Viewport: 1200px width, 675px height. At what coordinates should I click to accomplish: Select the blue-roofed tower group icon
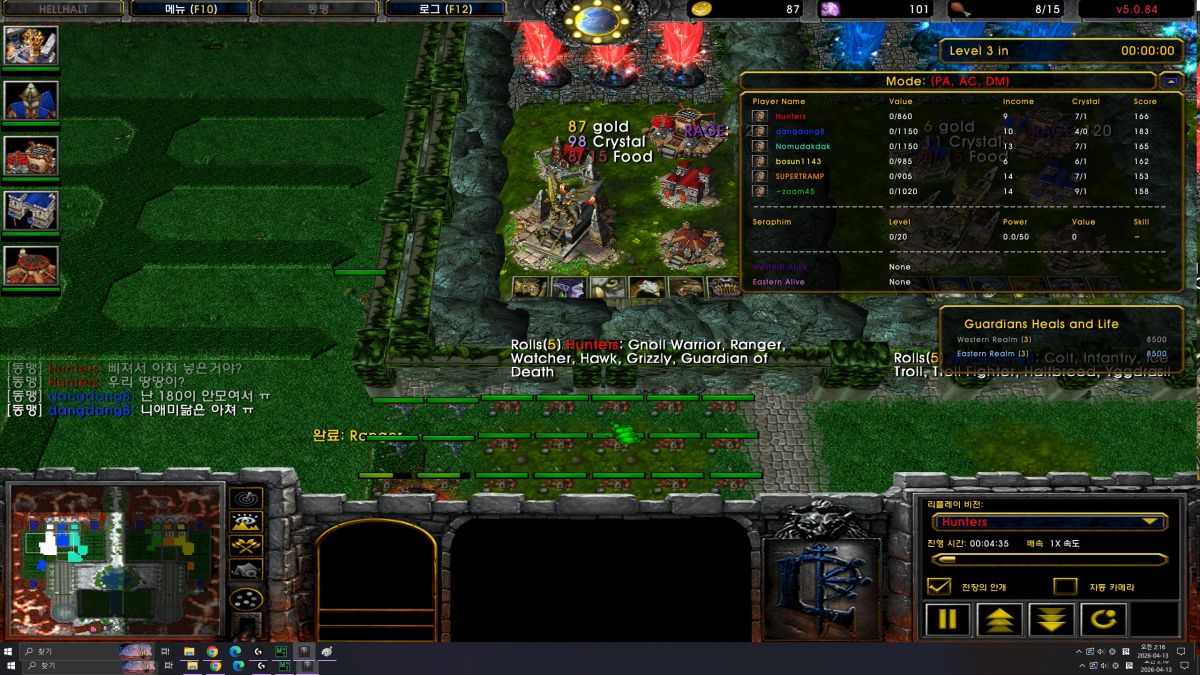tap(31, 100)
